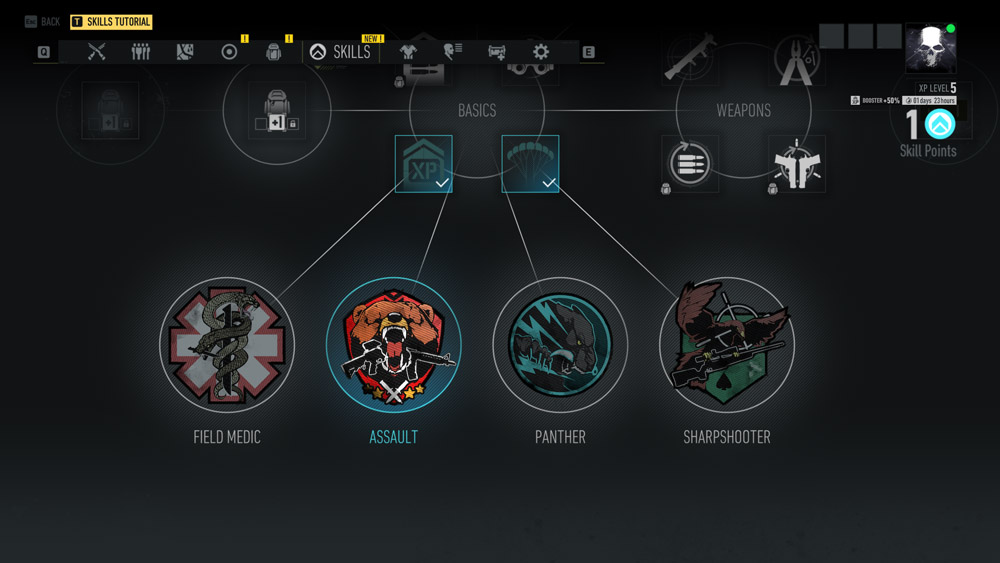
Task: Choose the rocket launcher skill node
Action: (689, 57)
